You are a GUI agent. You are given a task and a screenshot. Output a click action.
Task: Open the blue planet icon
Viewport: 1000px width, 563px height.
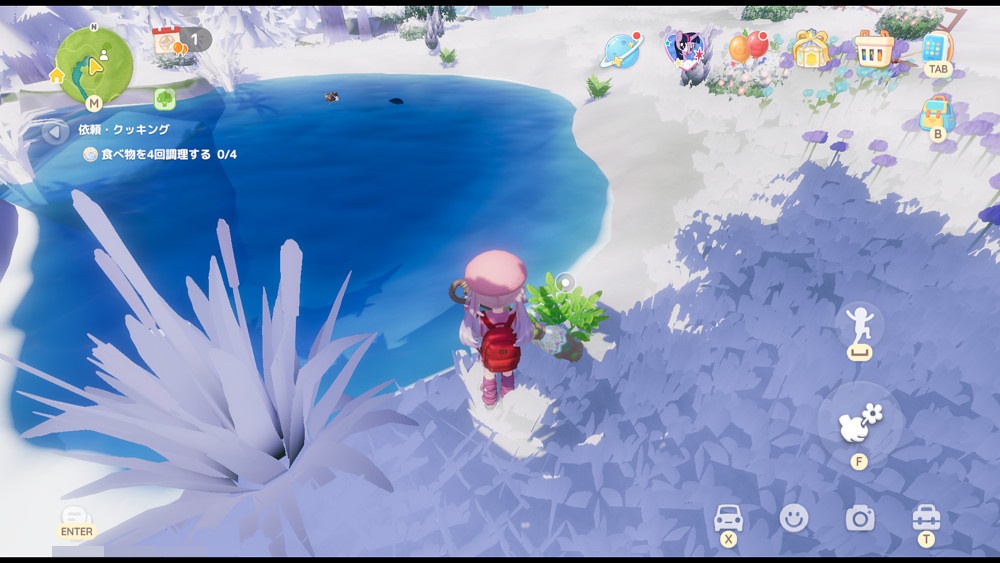(x=621, y=49)
